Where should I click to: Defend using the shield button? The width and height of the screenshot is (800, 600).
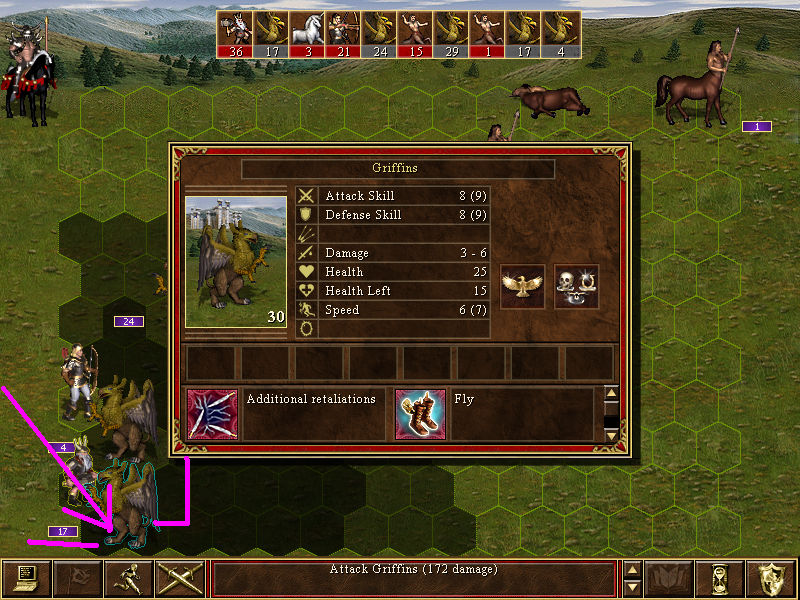click(772, 579)
